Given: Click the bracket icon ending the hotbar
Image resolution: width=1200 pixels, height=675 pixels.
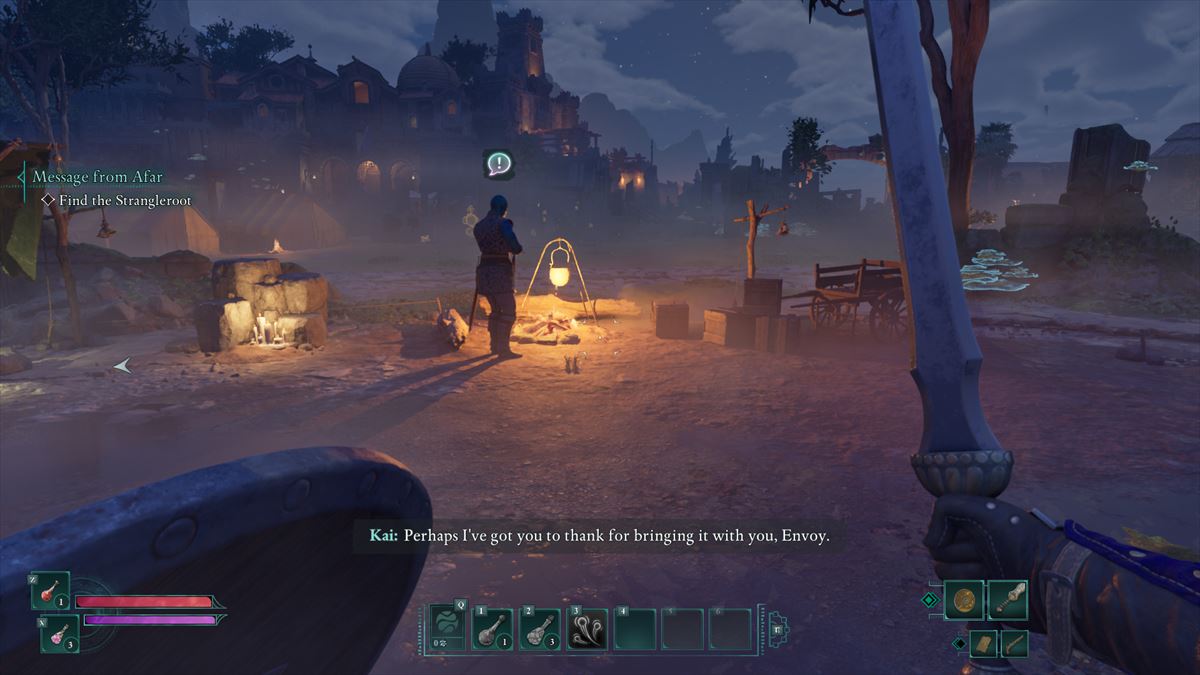Looking at the screenshot, I should (777, 629).
